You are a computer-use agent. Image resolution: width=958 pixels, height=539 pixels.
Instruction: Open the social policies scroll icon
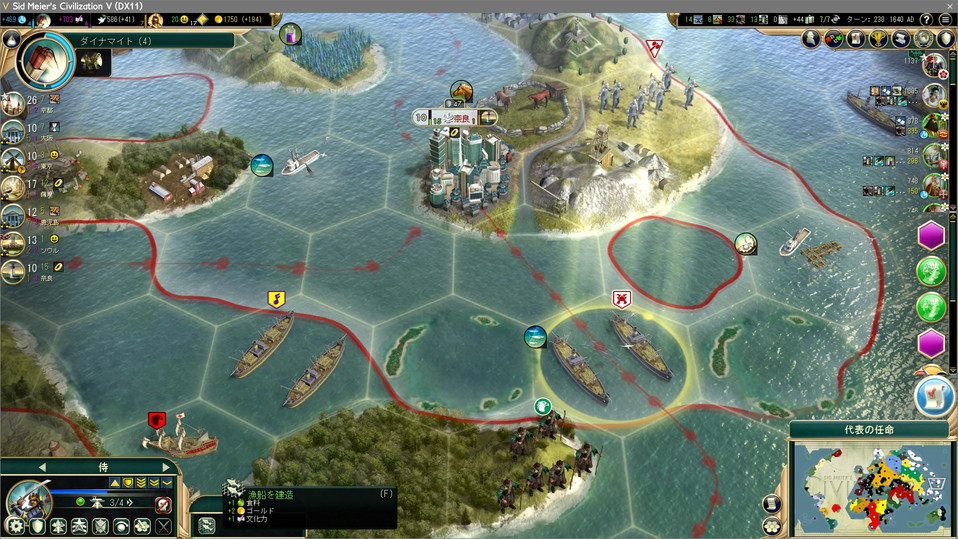pyautogui.click(x=904, y=39)
